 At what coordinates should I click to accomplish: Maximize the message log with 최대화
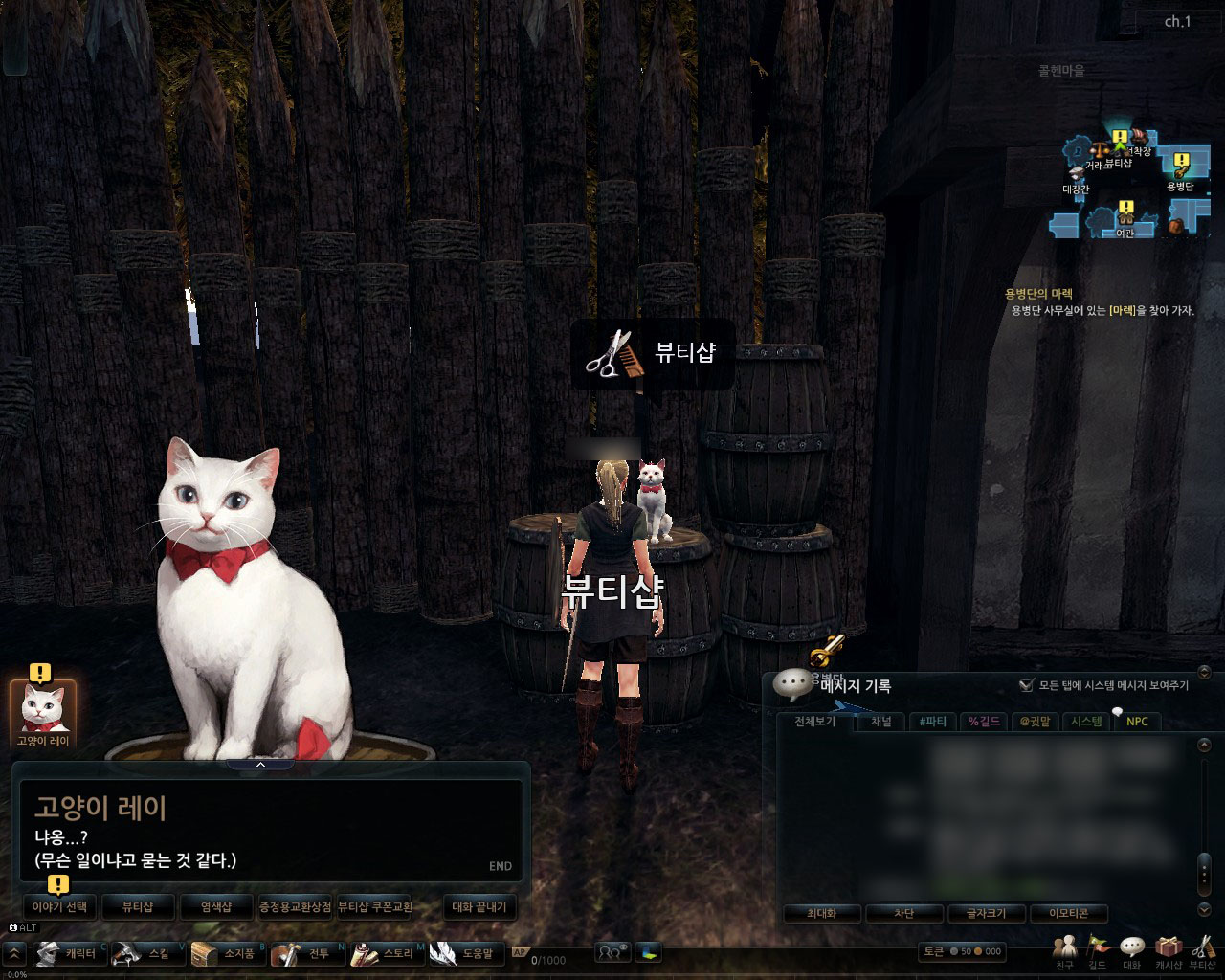(x=821, y=913)
